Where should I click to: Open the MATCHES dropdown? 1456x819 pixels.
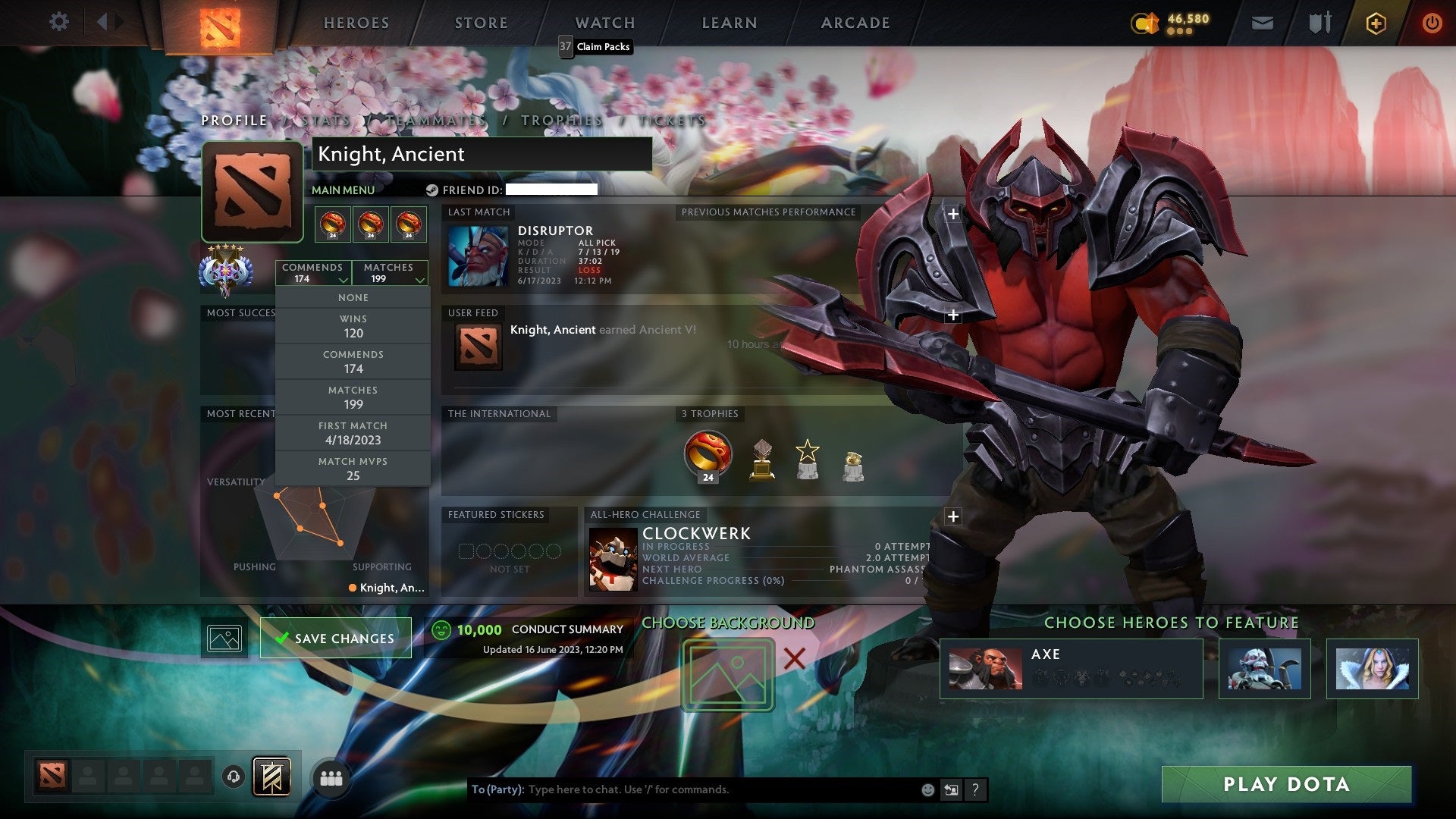[x=390, y=273]
